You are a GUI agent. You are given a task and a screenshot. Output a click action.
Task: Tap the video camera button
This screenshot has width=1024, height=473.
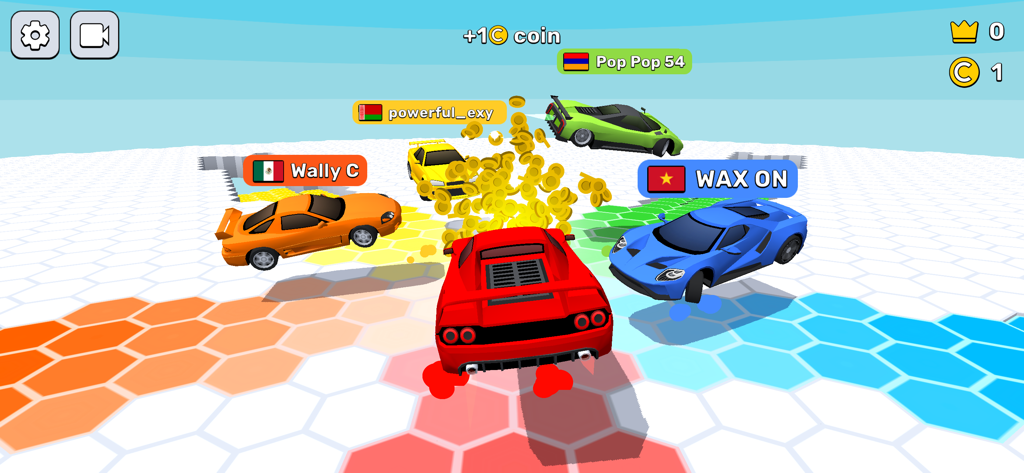pyautogui.click(x=95, y=35)
